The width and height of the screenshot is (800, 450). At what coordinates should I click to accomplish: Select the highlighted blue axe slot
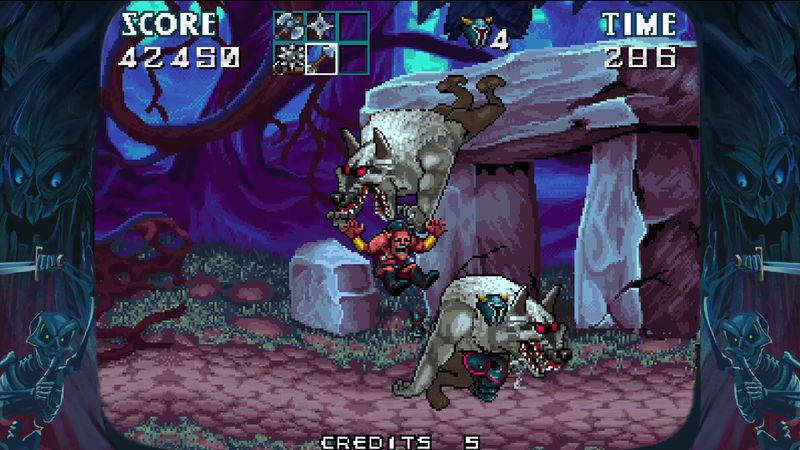[321, 59]
